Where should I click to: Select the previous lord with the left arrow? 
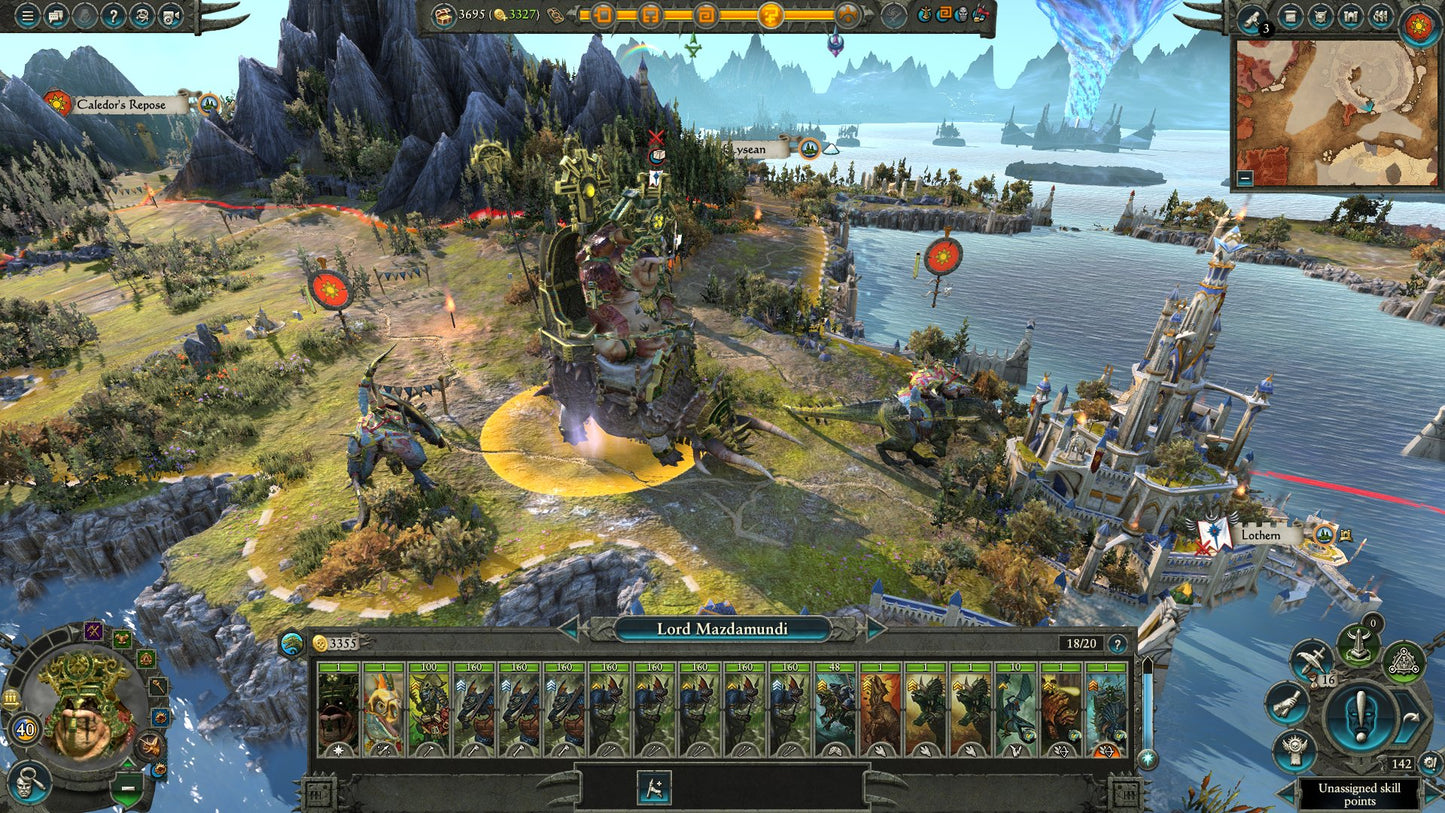coord(569,629)
